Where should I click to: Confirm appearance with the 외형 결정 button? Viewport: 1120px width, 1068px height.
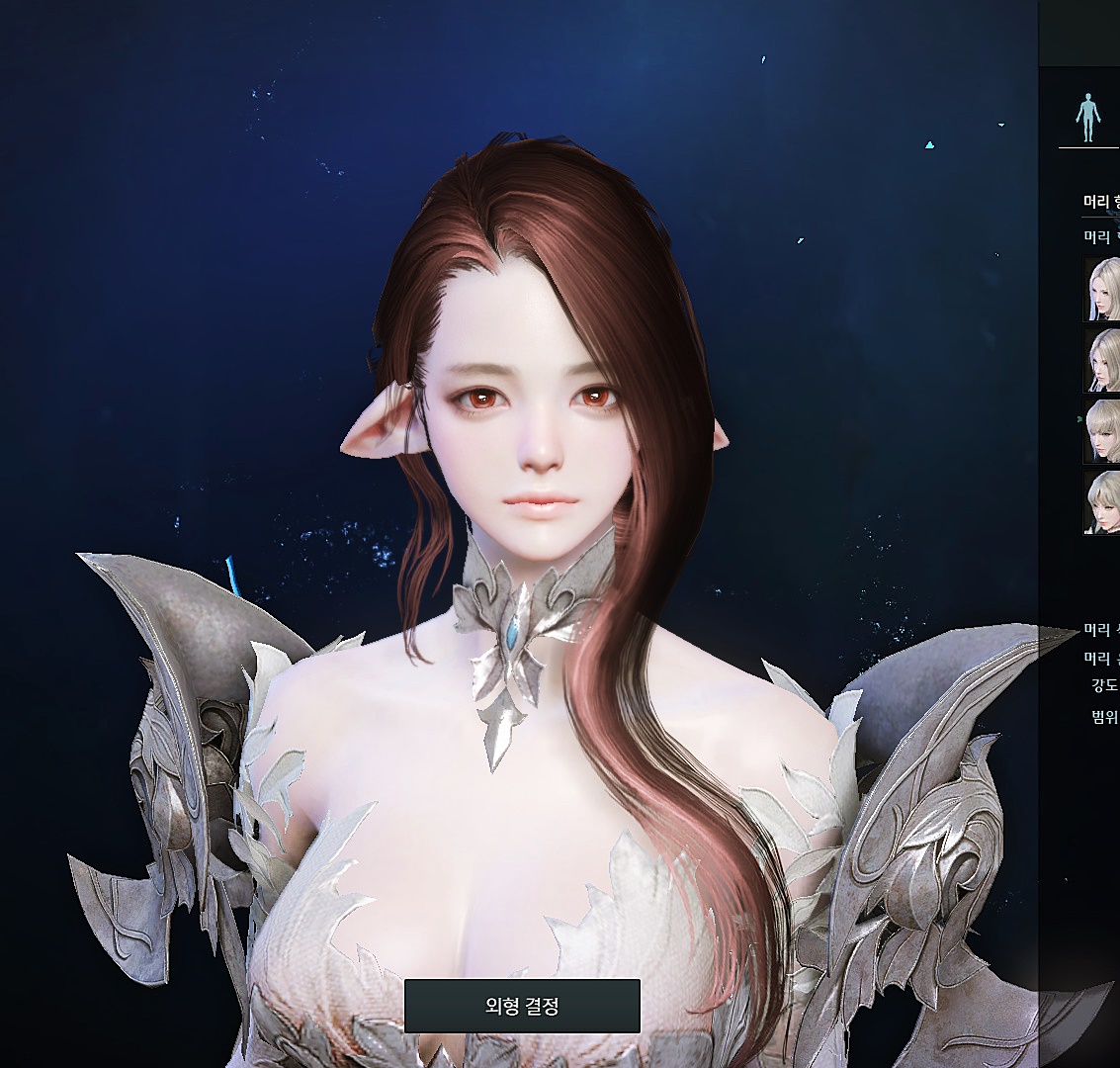tap(522, 1006)
